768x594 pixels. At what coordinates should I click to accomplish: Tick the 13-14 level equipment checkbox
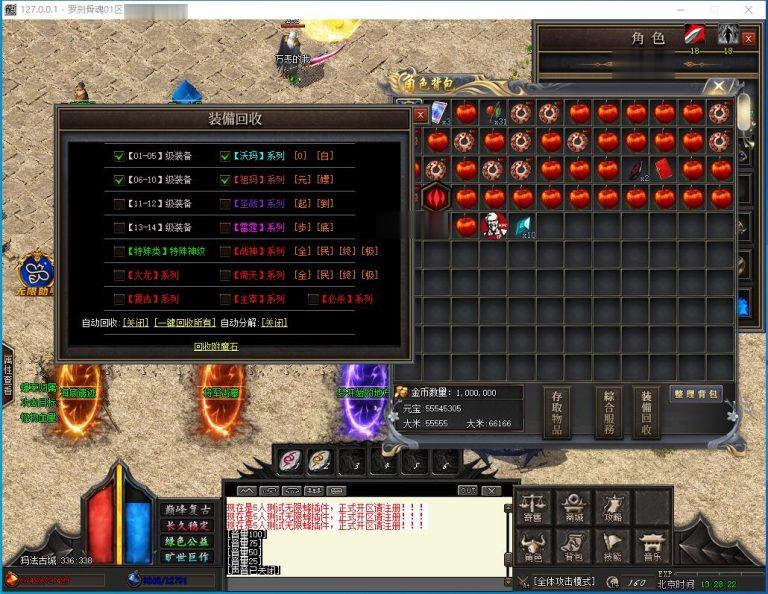pyautogui.click(x=119, y=227)
